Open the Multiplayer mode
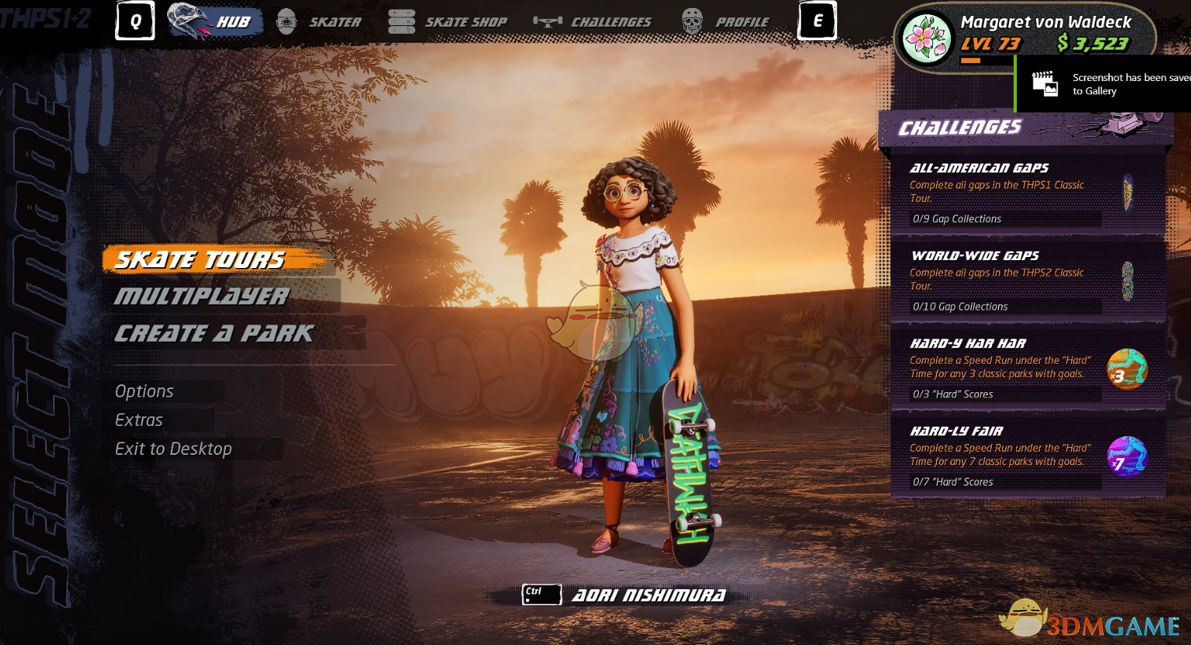The image size is (1191, 645). coord(202,296)
